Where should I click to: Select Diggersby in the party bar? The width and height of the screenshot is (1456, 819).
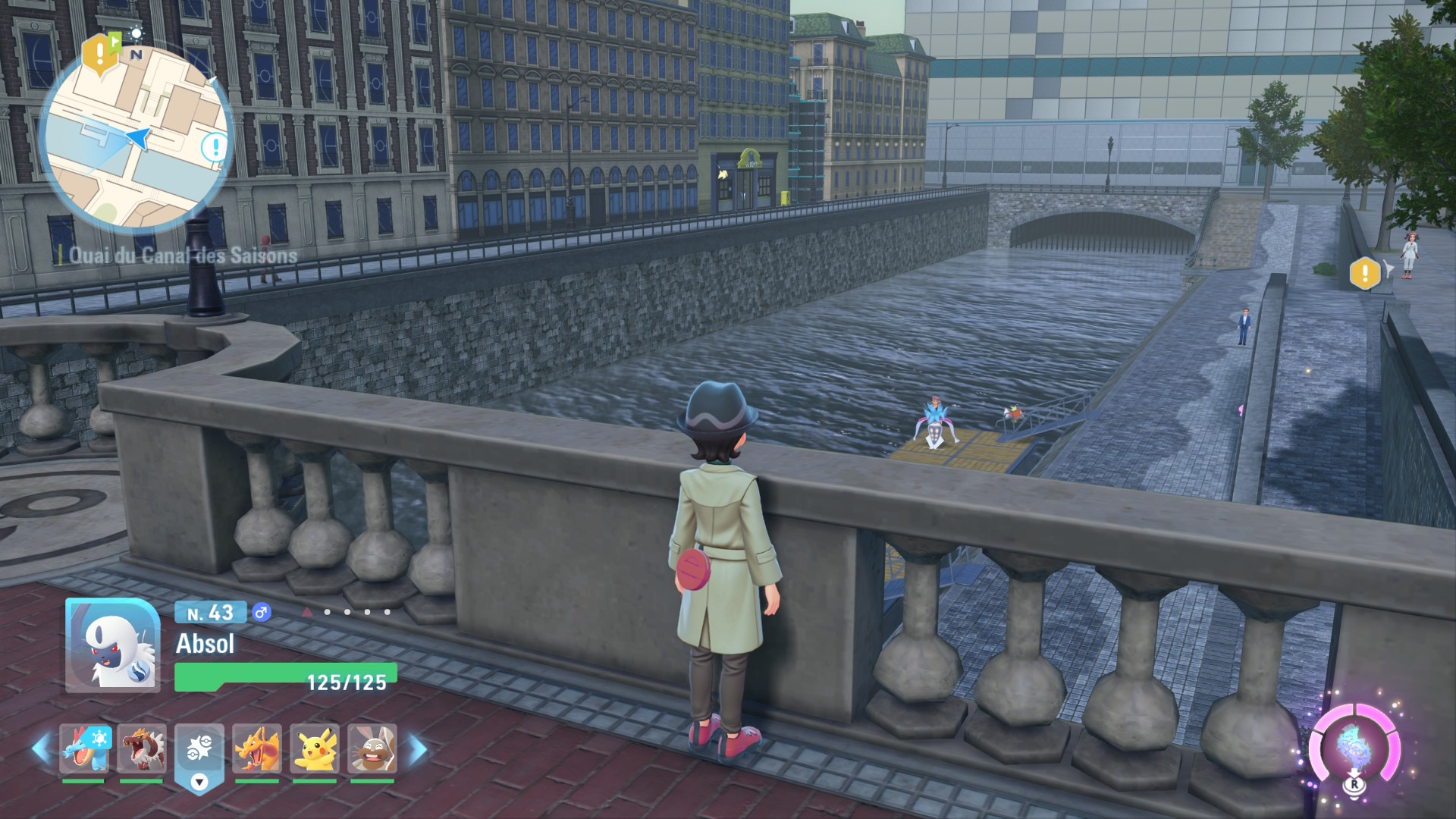pyautogui.click(x=372, y=748)
